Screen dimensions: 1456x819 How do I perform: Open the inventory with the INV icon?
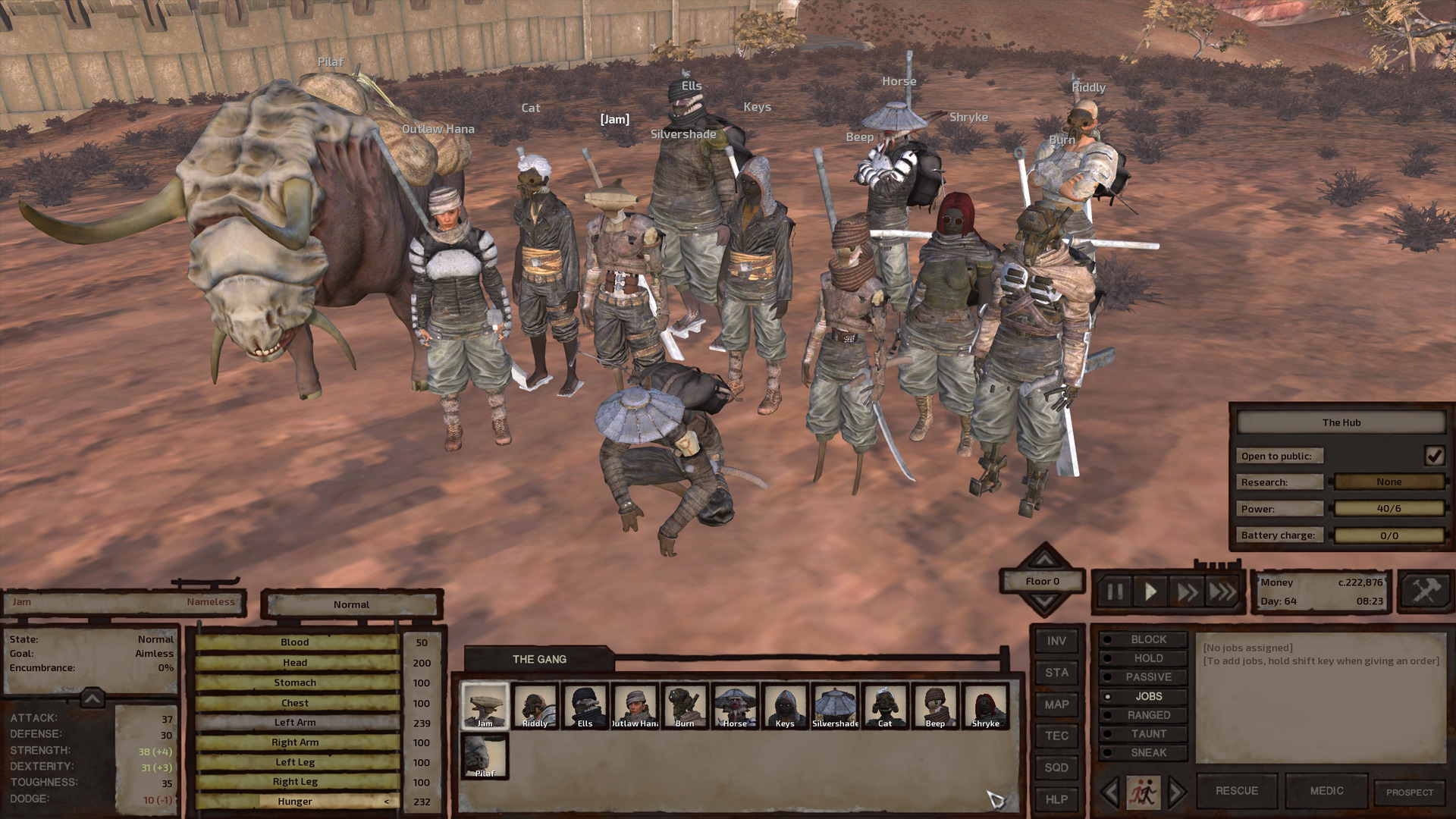click(1056, 641)
